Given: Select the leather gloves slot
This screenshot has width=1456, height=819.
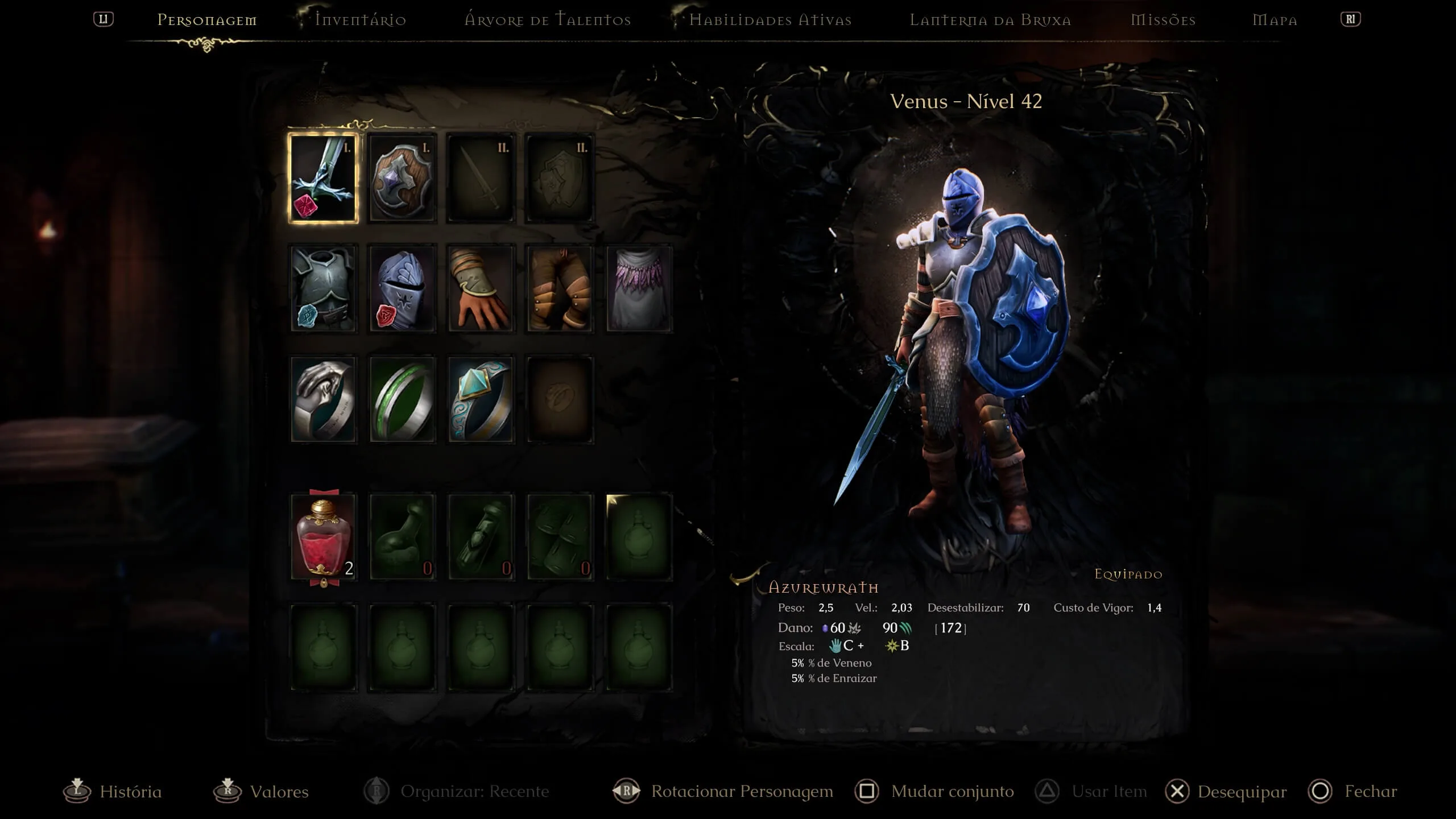Looking at the screenshot, I should coord(481,288).
